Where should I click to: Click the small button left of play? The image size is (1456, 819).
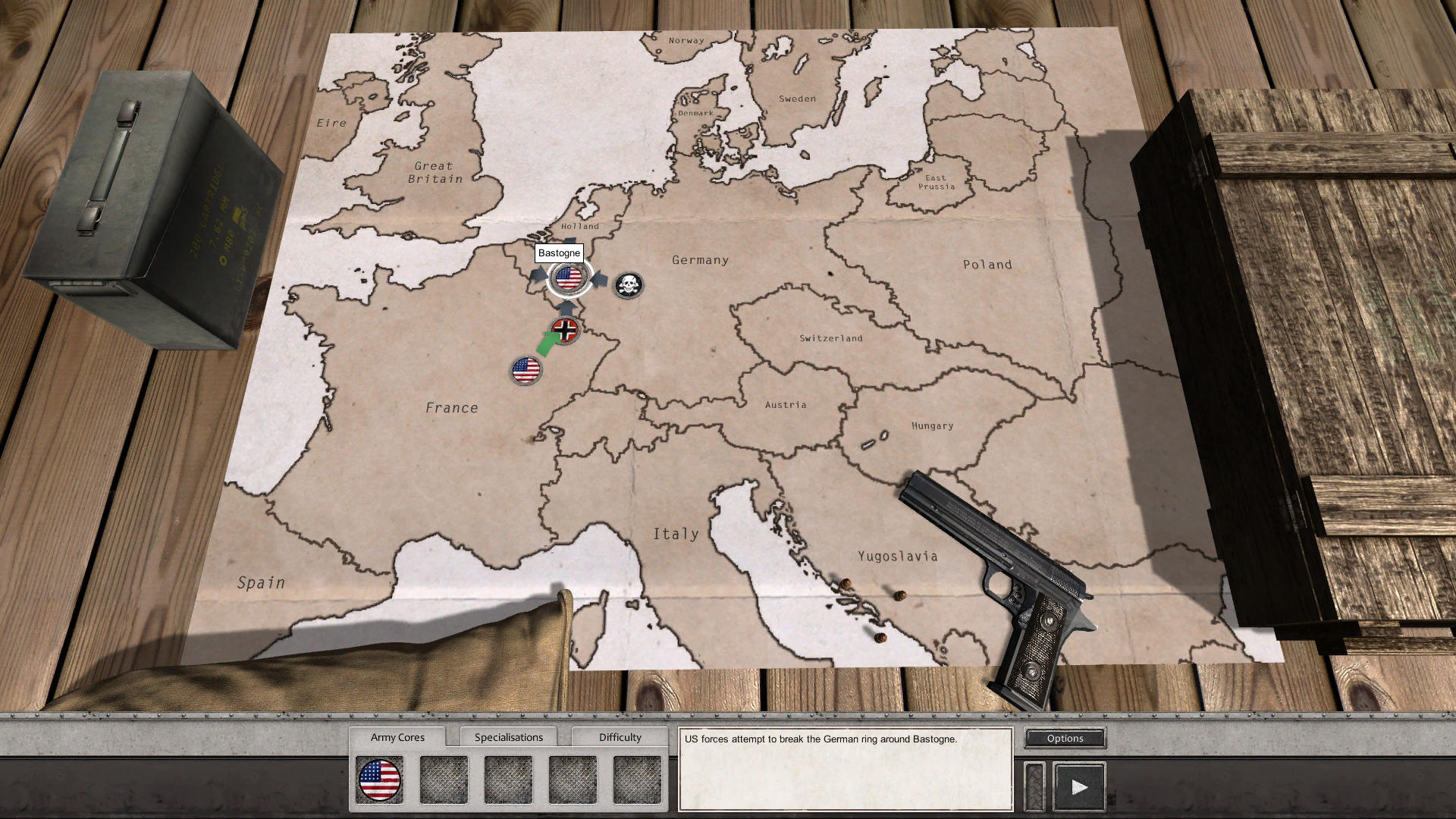(x=1034, y=786)
